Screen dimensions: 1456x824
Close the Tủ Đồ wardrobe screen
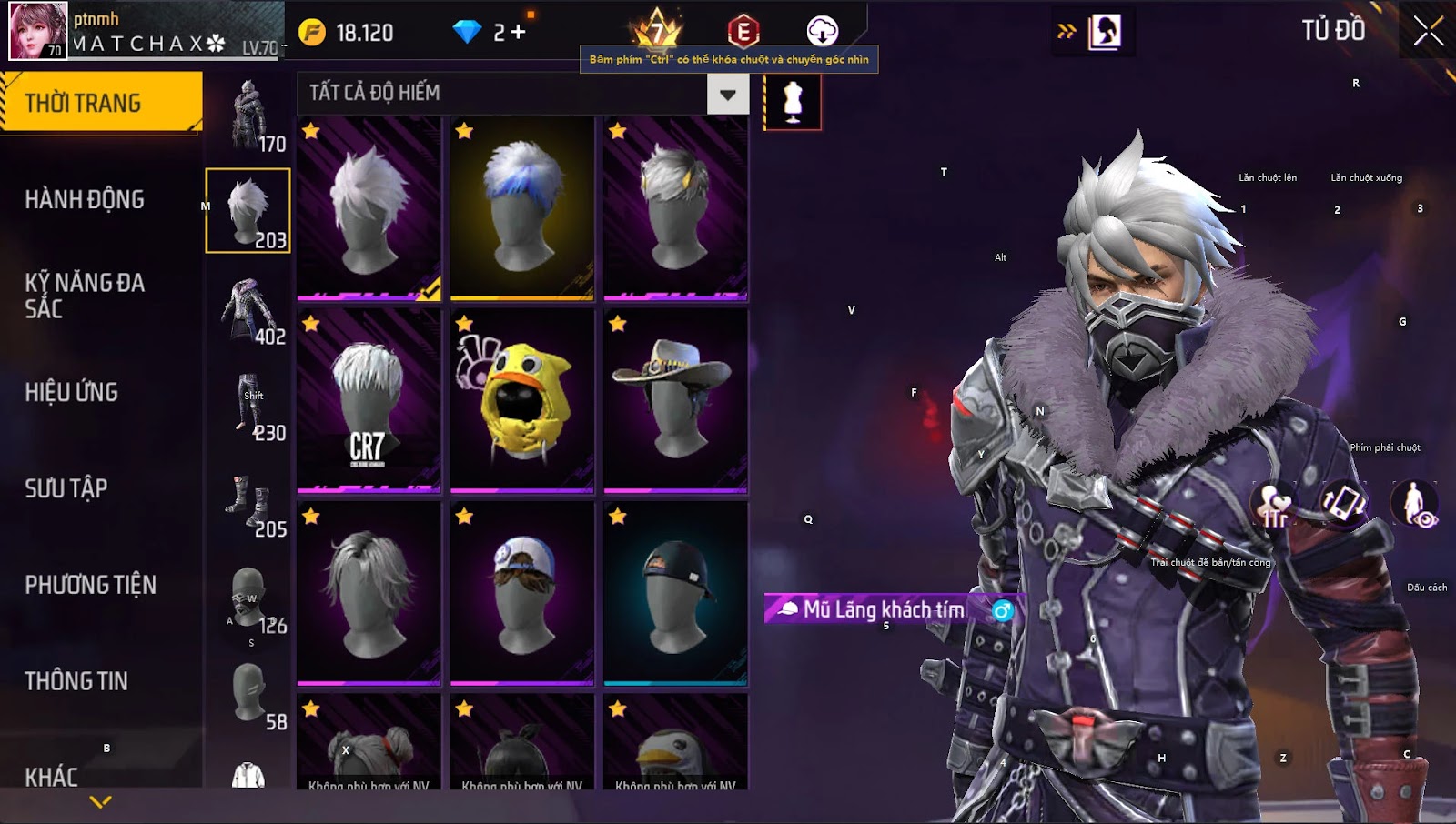pos(1428,31)
